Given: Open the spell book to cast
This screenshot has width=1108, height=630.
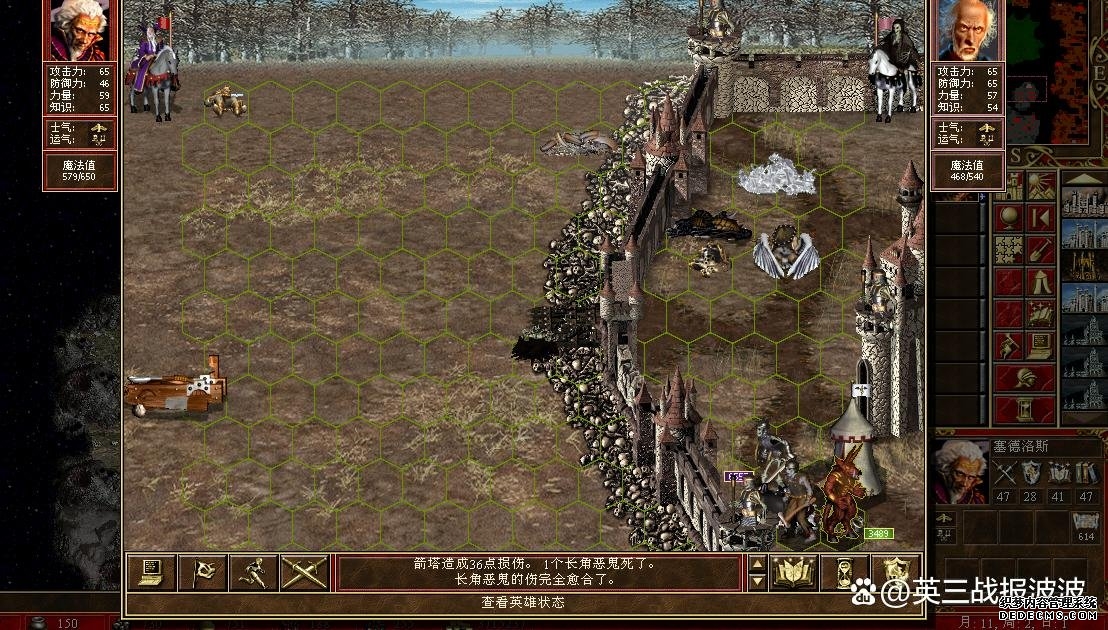Looking at the screenshot, I should click(x=795, y=572).
